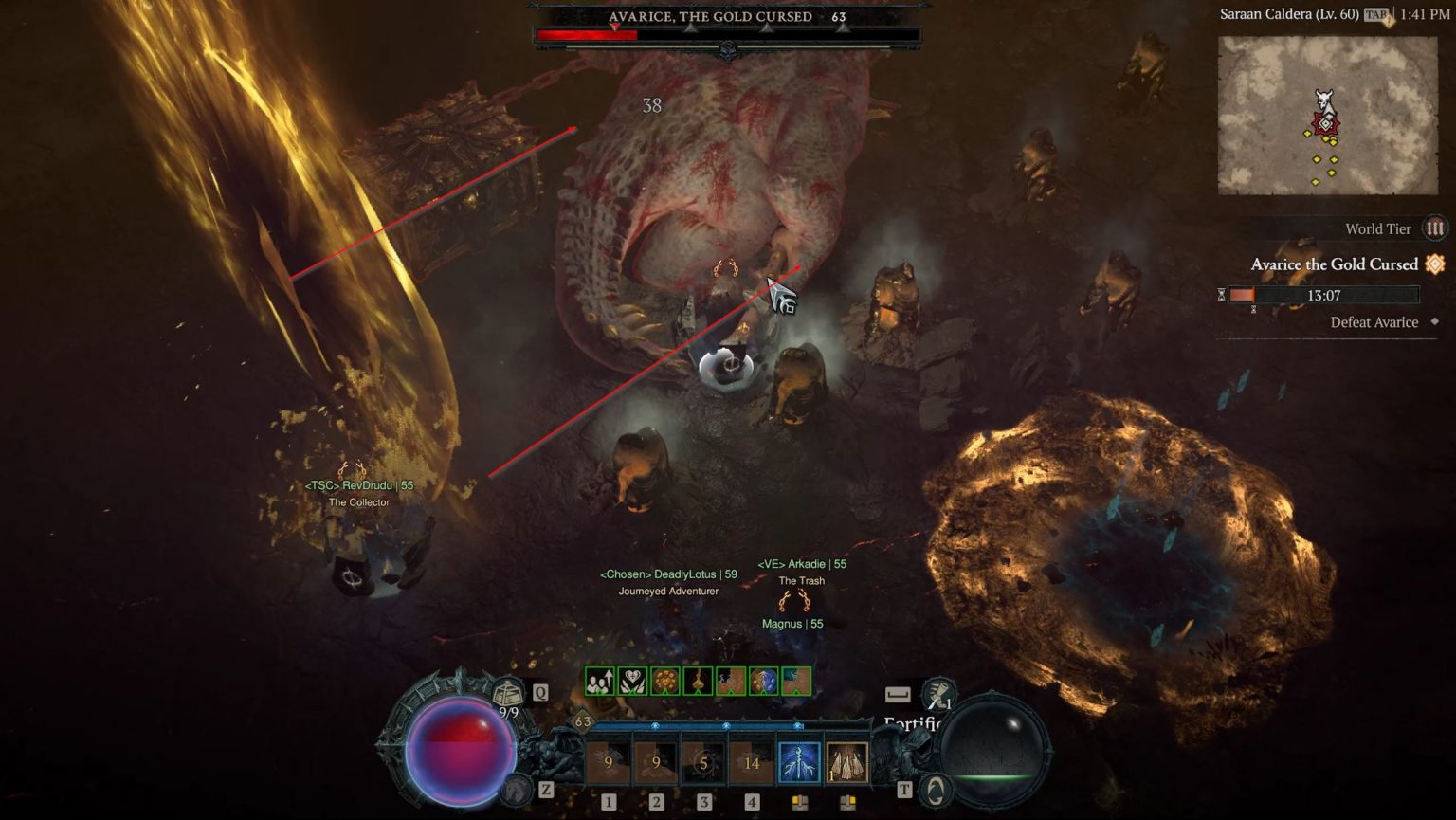
Task: Click the blue ultimate skill icon on the bar
Action: [x=799, y=763]
